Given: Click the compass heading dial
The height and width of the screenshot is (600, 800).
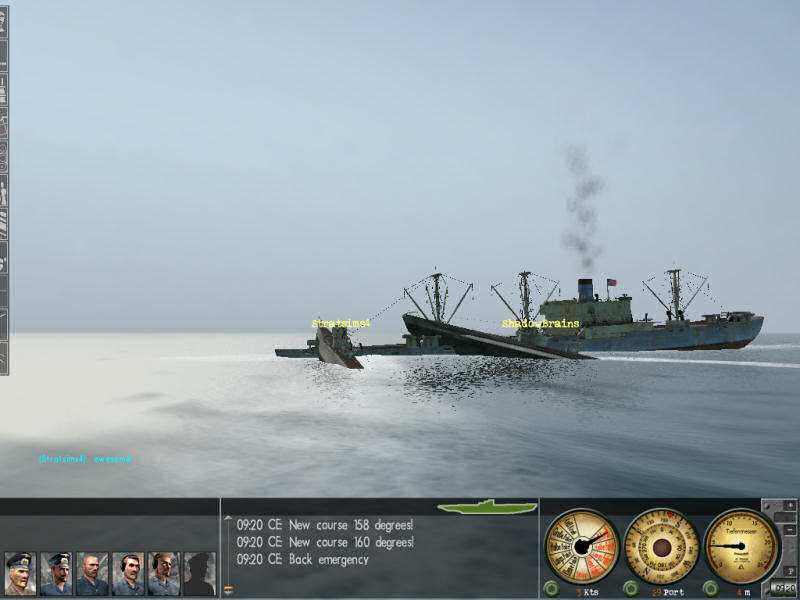Looking at the screenshot, I should (660, 545).
